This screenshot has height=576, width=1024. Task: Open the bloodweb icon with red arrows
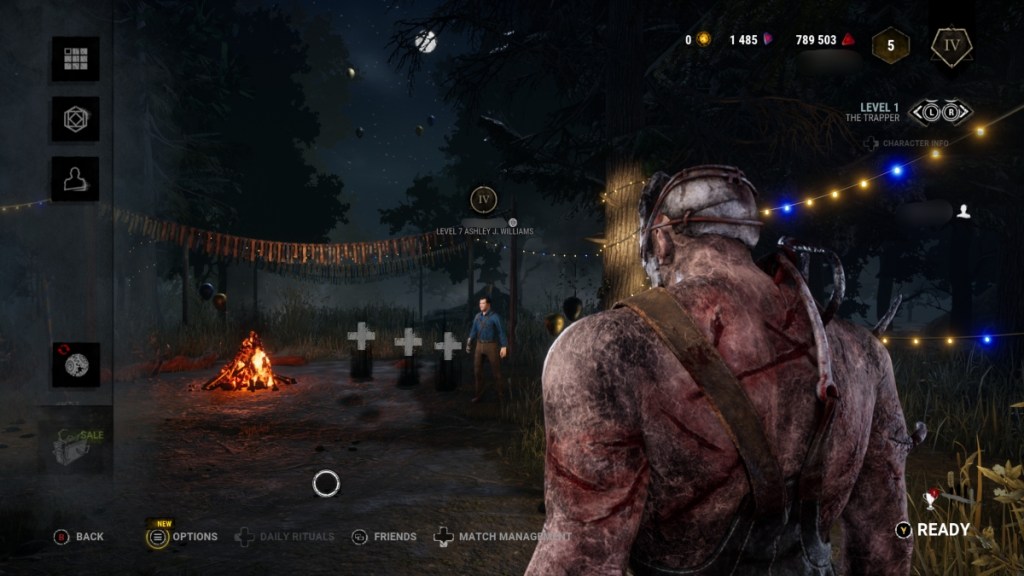click(75, 365)
